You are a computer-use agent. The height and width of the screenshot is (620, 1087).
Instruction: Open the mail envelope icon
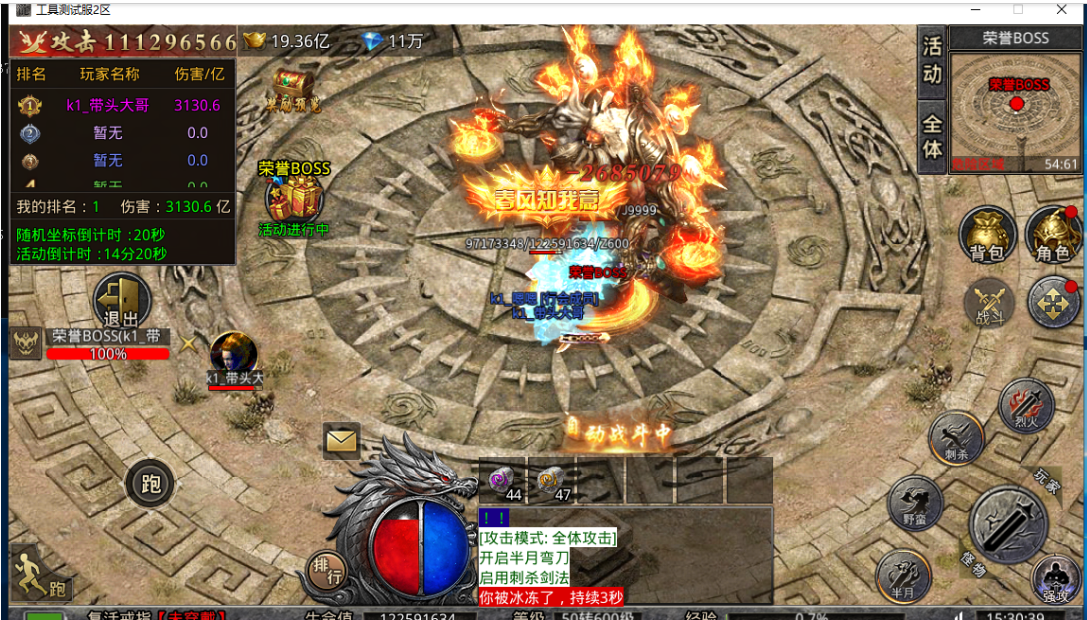[x=341, y=440]
